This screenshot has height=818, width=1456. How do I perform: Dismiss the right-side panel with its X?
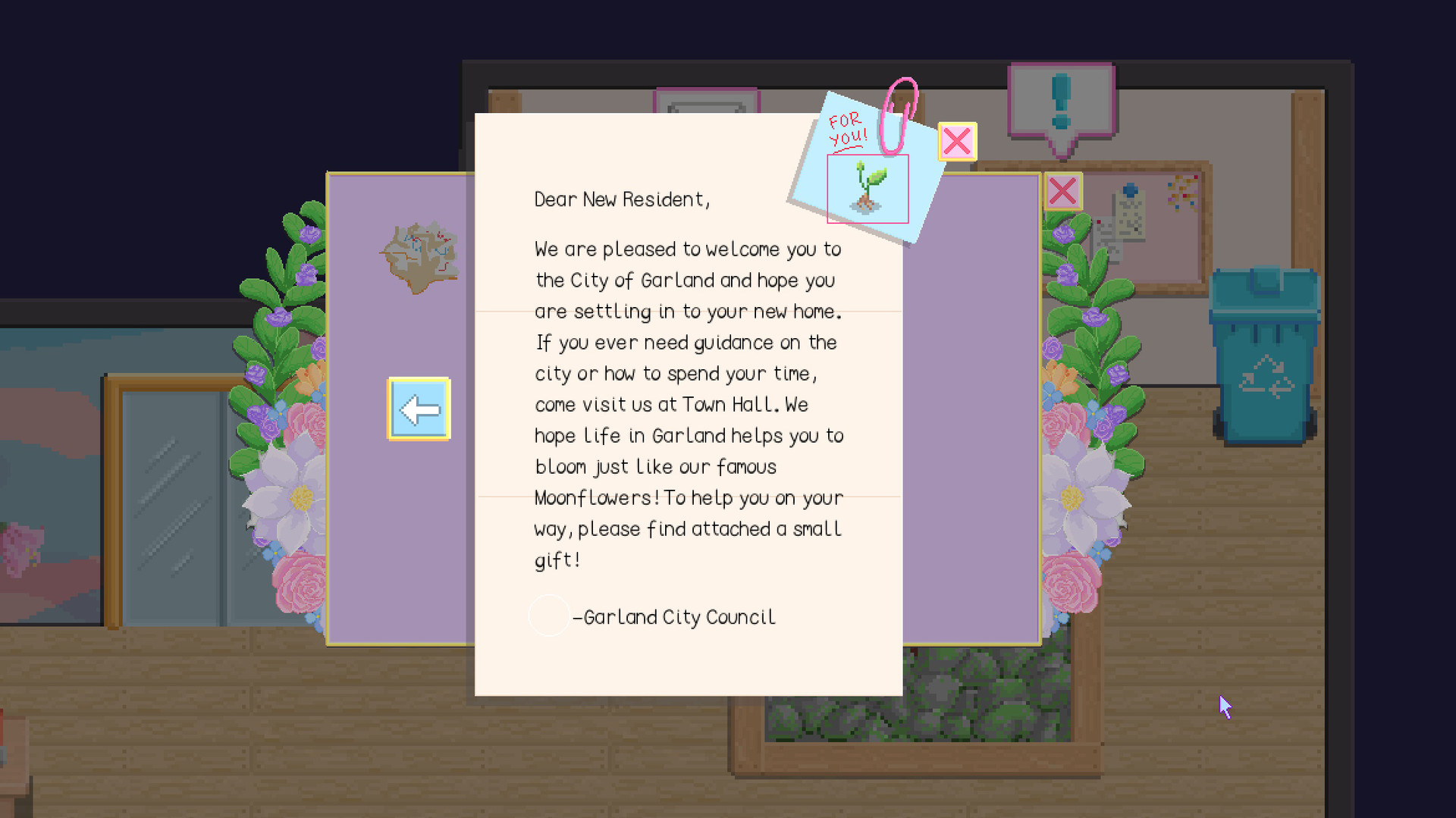pos(1064,191)
